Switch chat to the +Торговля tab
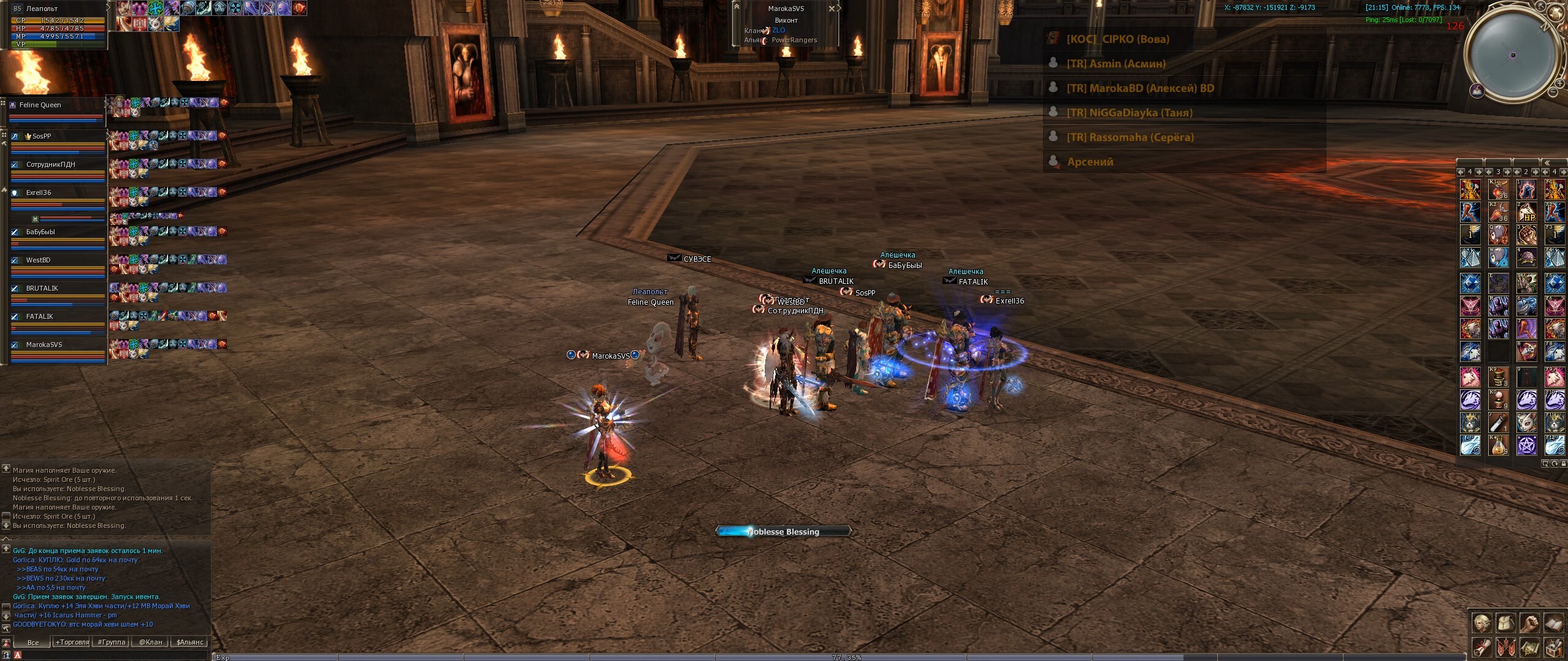The width and height of the screenshot is (1568, 661). pos(72,642)
